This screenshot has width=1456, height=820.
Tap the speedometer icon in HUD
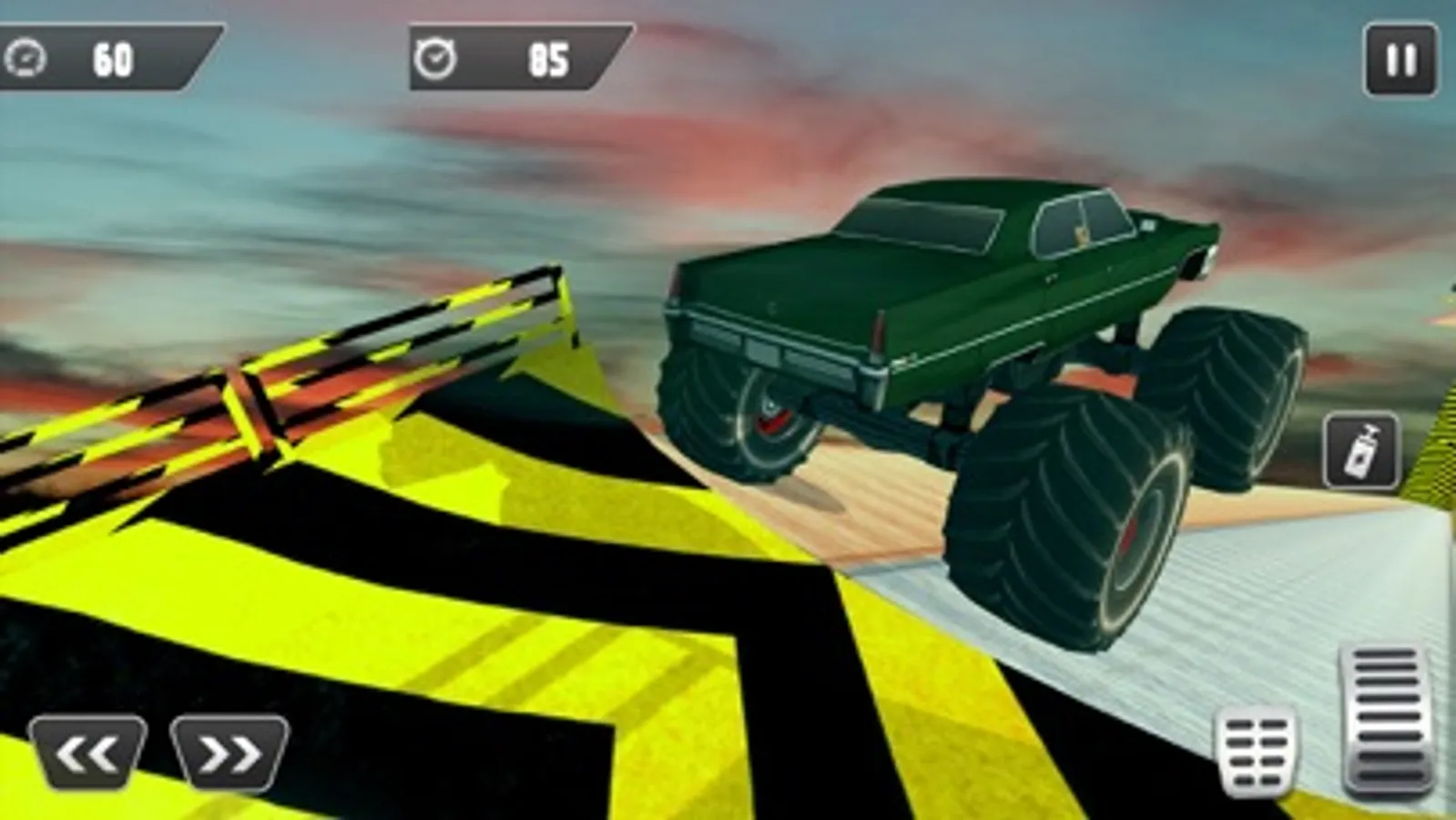coord(26,57)
